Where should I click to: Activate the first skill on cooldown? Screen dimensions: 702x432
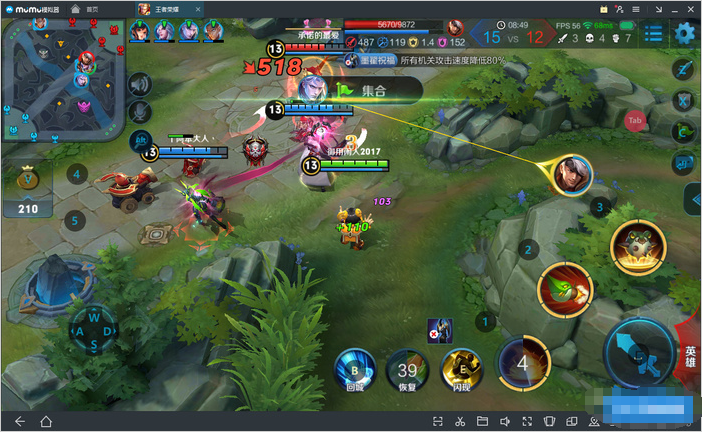[x=523, y=361]
